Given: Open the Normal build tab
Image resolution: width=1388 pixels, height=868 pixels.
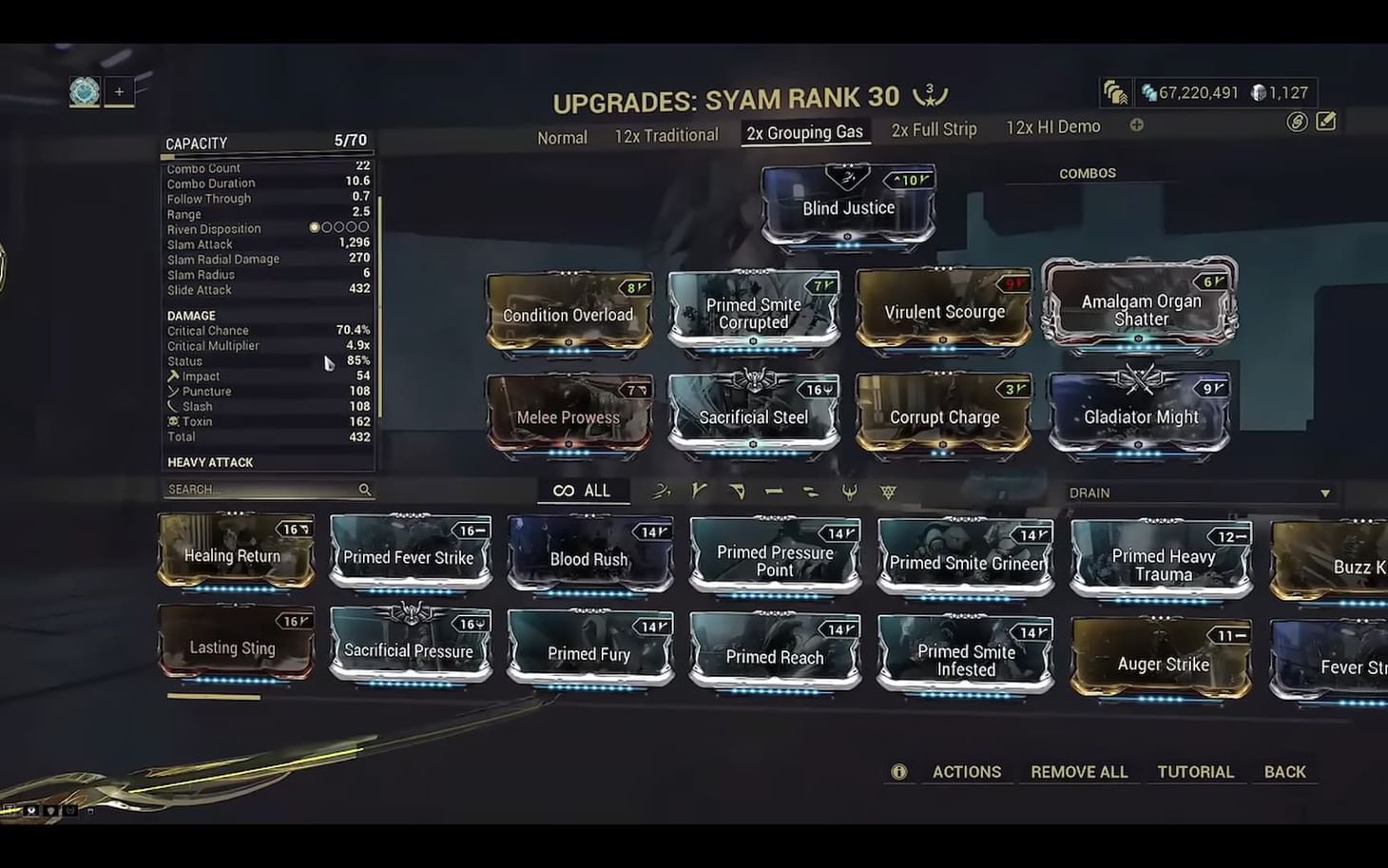Looking at the screenshot, I should click(562, 137).
